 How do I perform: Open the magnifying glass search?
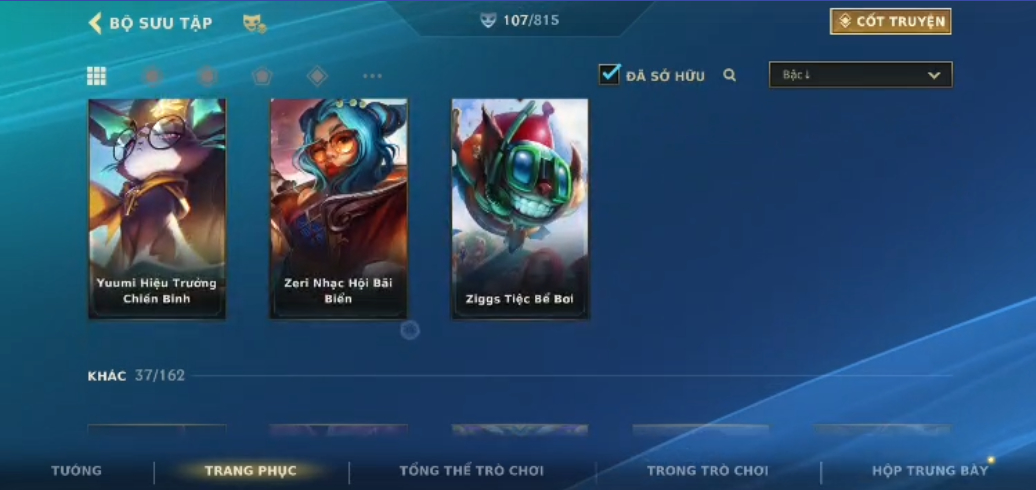point(730,75)
